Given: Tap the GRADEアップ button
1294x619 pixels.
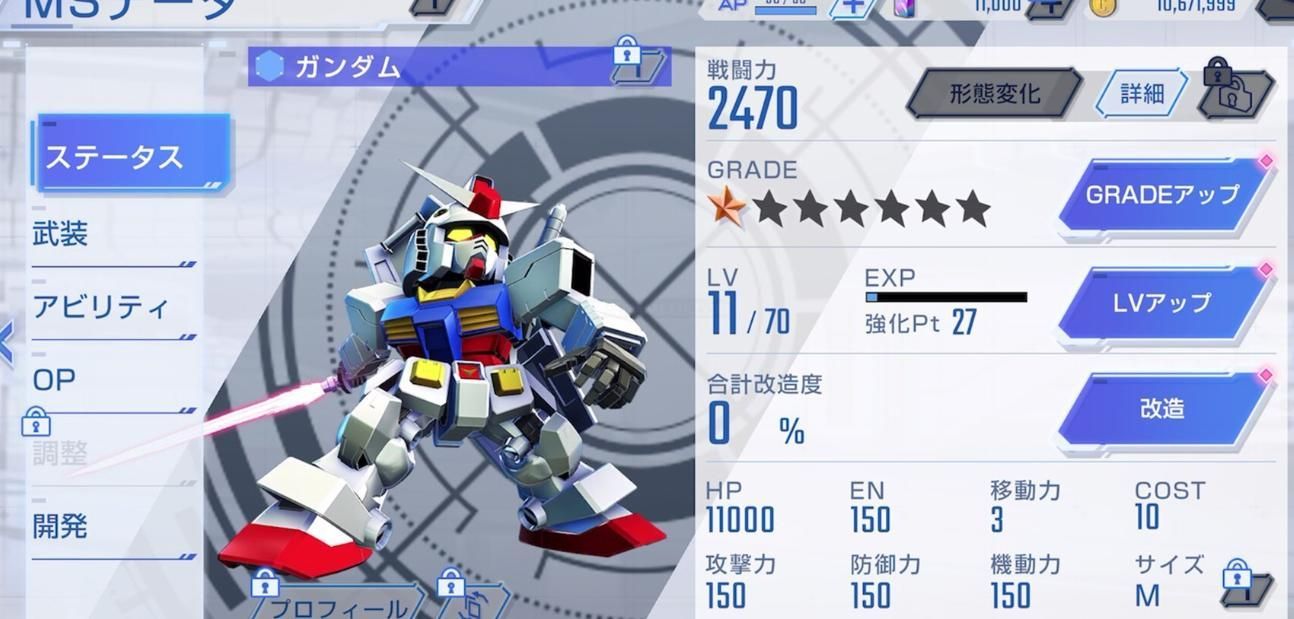Looking at the screenshot, I should (x=1163, y=195).
